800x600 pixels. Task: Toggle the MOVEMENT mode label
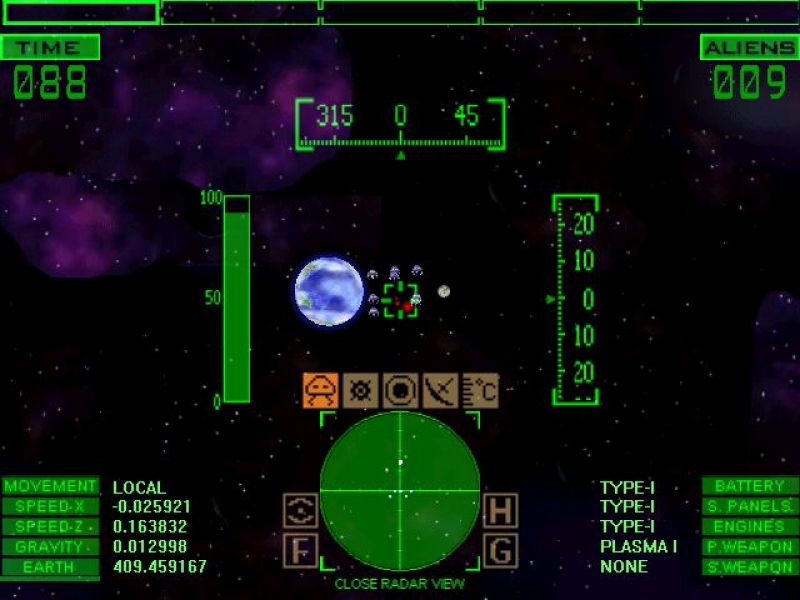[x=50, y=487]
